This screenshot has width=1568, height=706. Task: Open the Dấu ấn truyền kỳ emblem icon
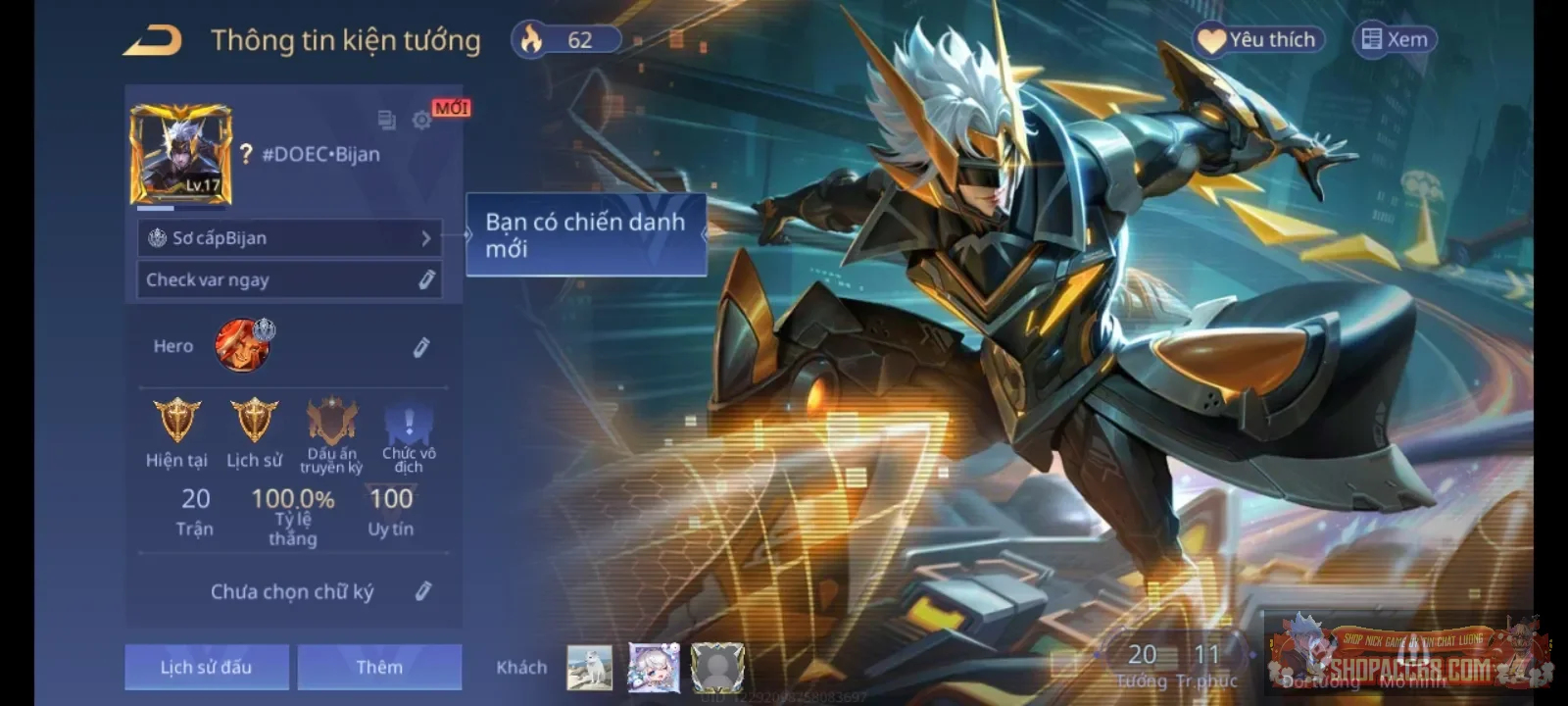tap(330, 422)
